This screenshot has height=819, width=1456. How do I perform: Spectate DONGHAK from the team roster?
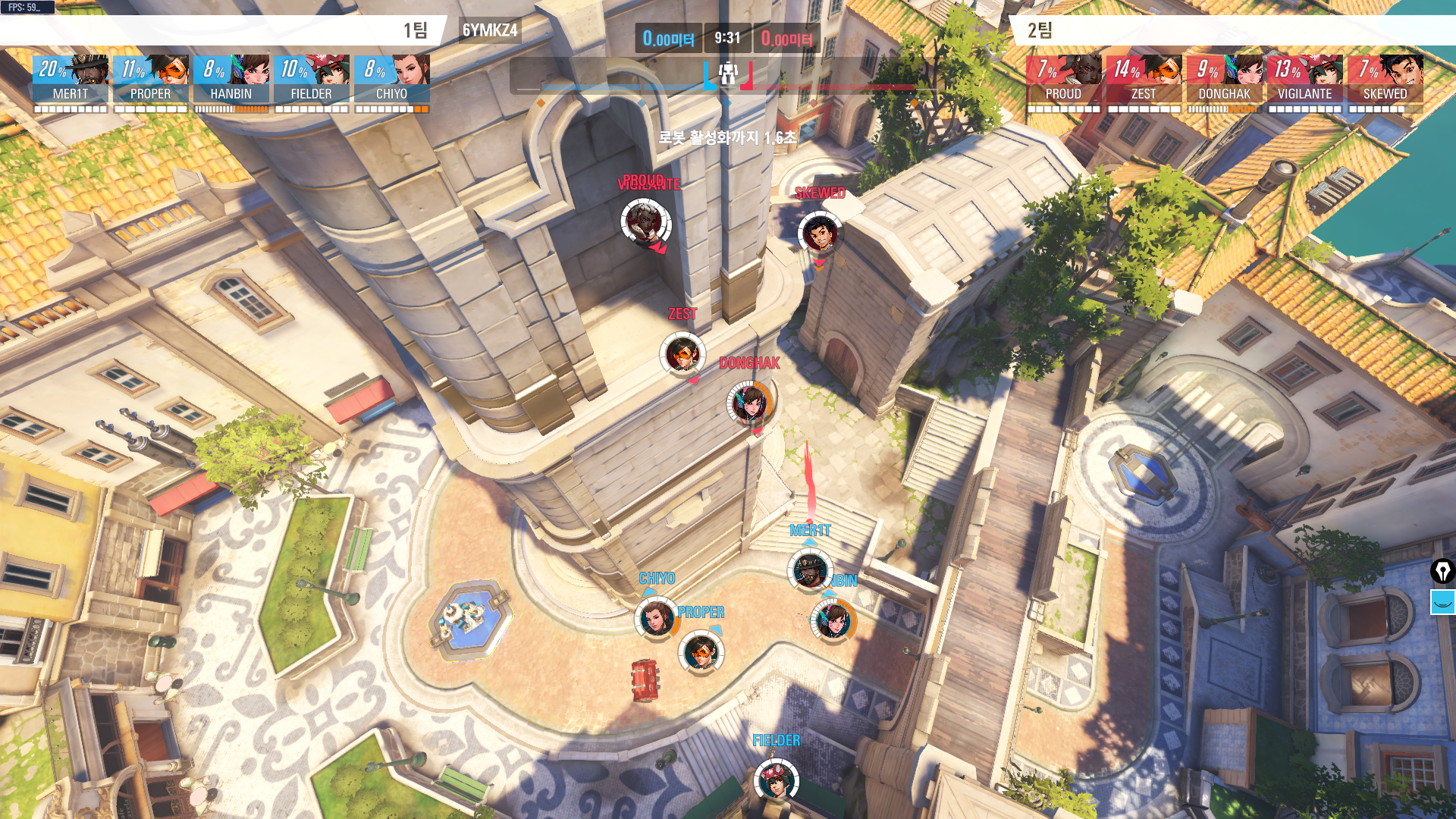click(1224, 79)
